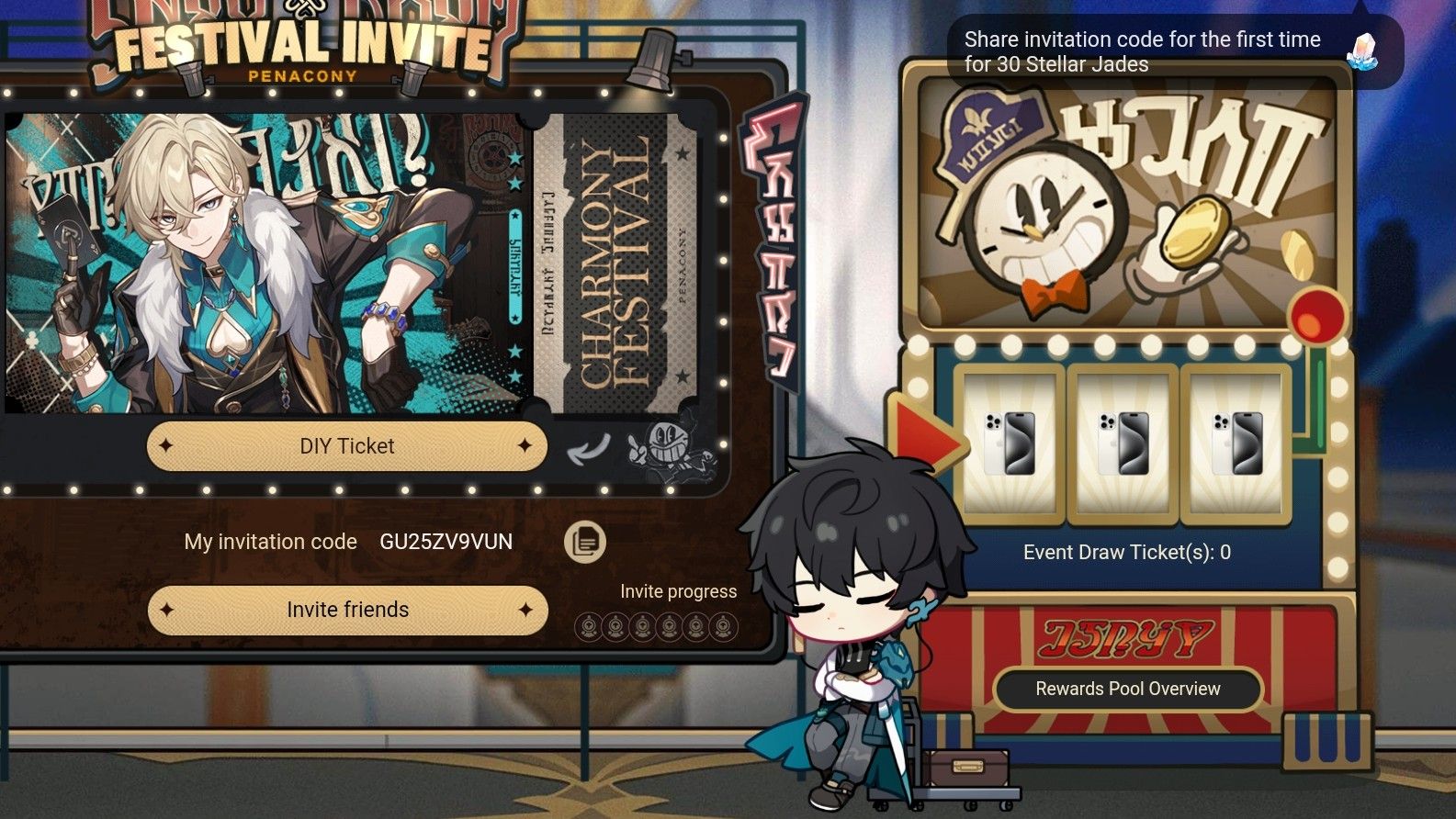
Task: Click the Invite friends button
Action: click(x=345, y=609)
